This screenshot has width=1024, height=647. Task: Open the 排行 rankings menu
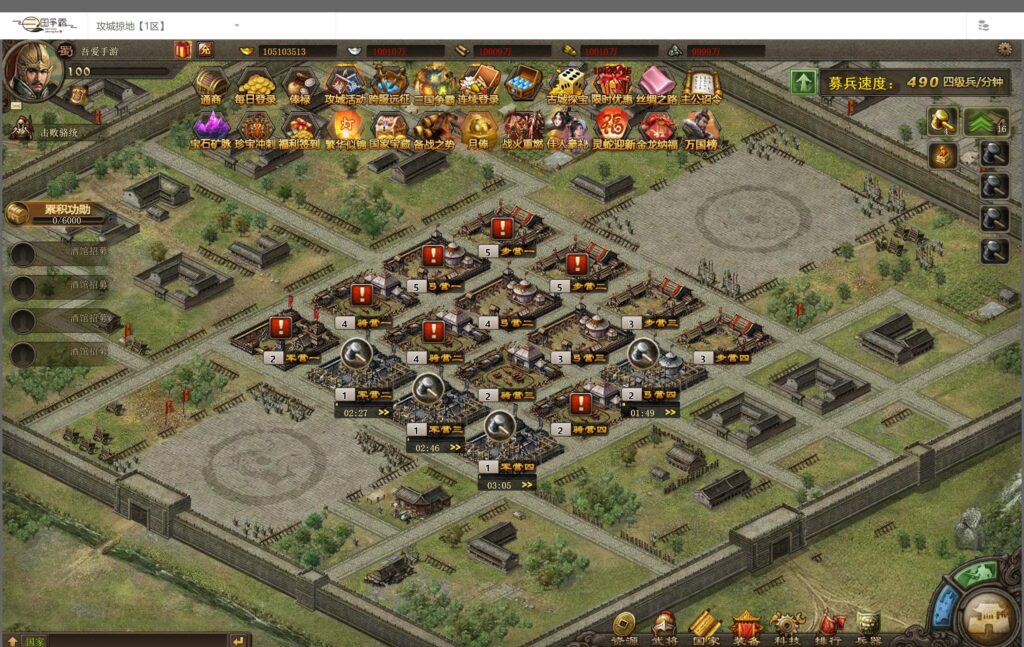[828, 627]
